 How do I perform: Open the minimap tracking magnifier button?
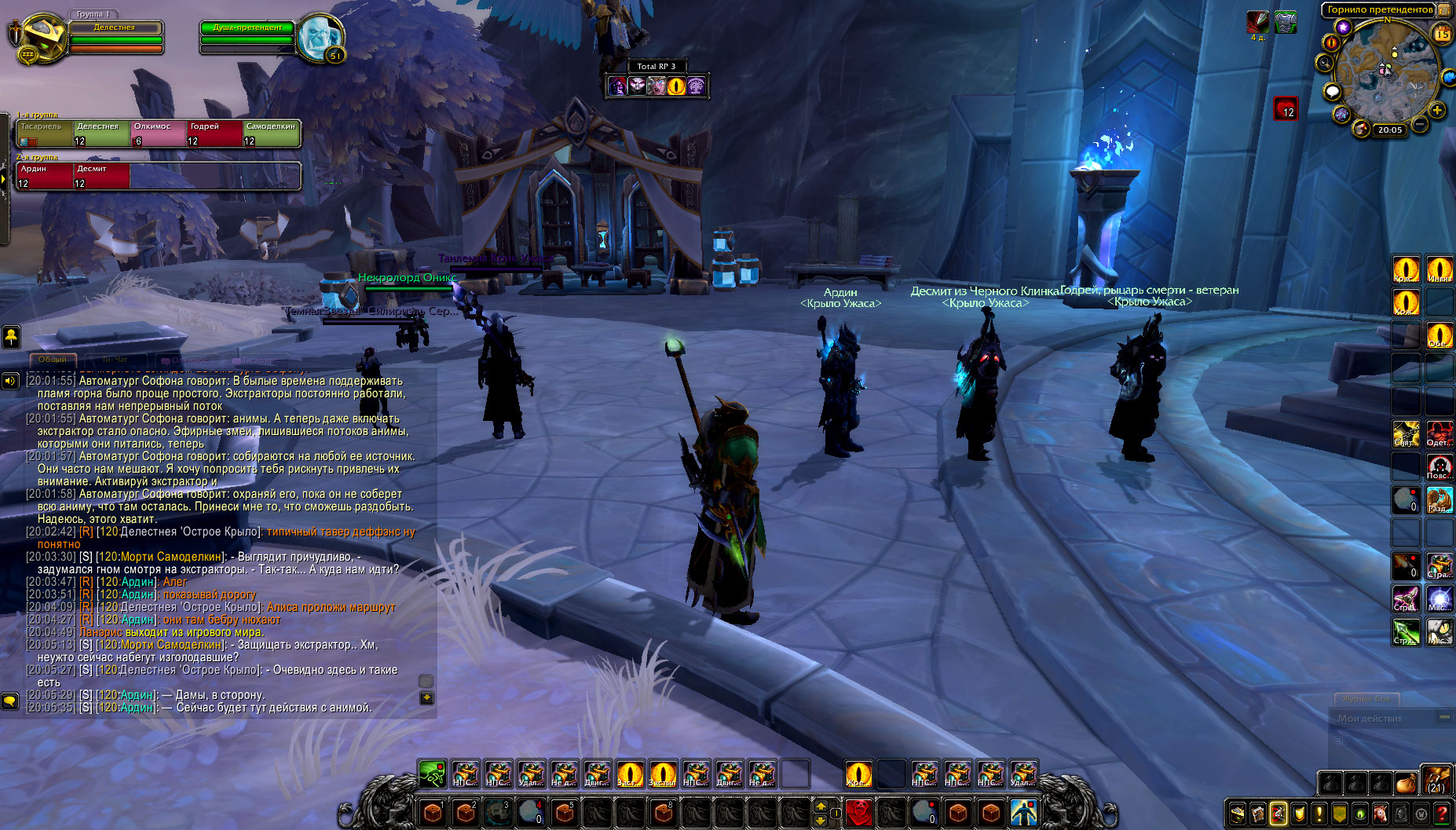pyautogui.click(x=1326, y=63)
